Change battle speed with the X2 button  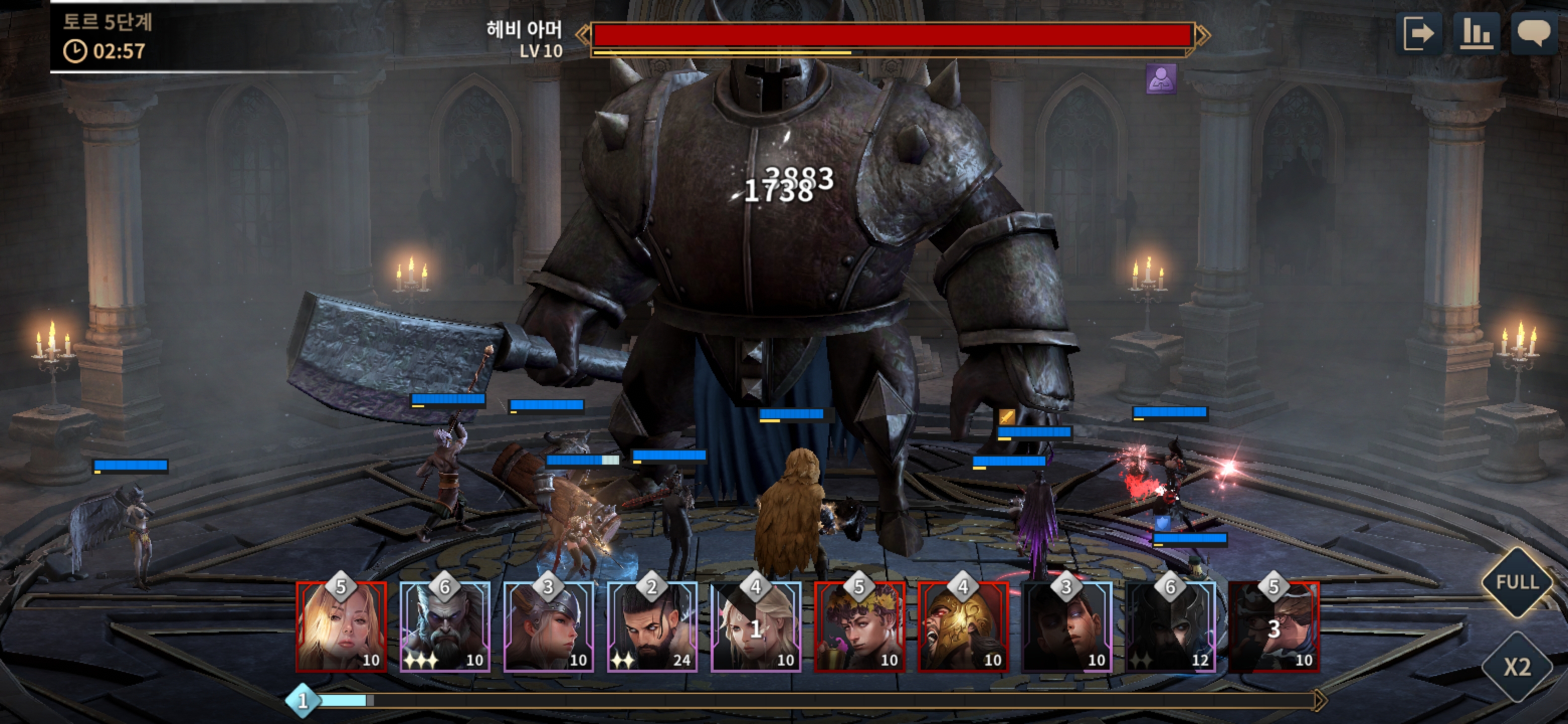coord(1517,667)
